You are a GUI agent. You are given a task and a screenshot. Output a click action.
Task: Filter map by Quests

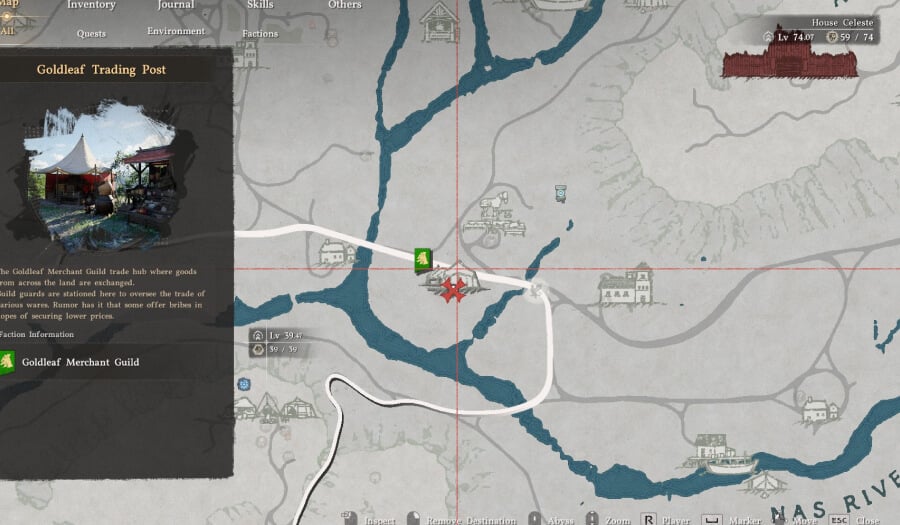pos(91,34)
